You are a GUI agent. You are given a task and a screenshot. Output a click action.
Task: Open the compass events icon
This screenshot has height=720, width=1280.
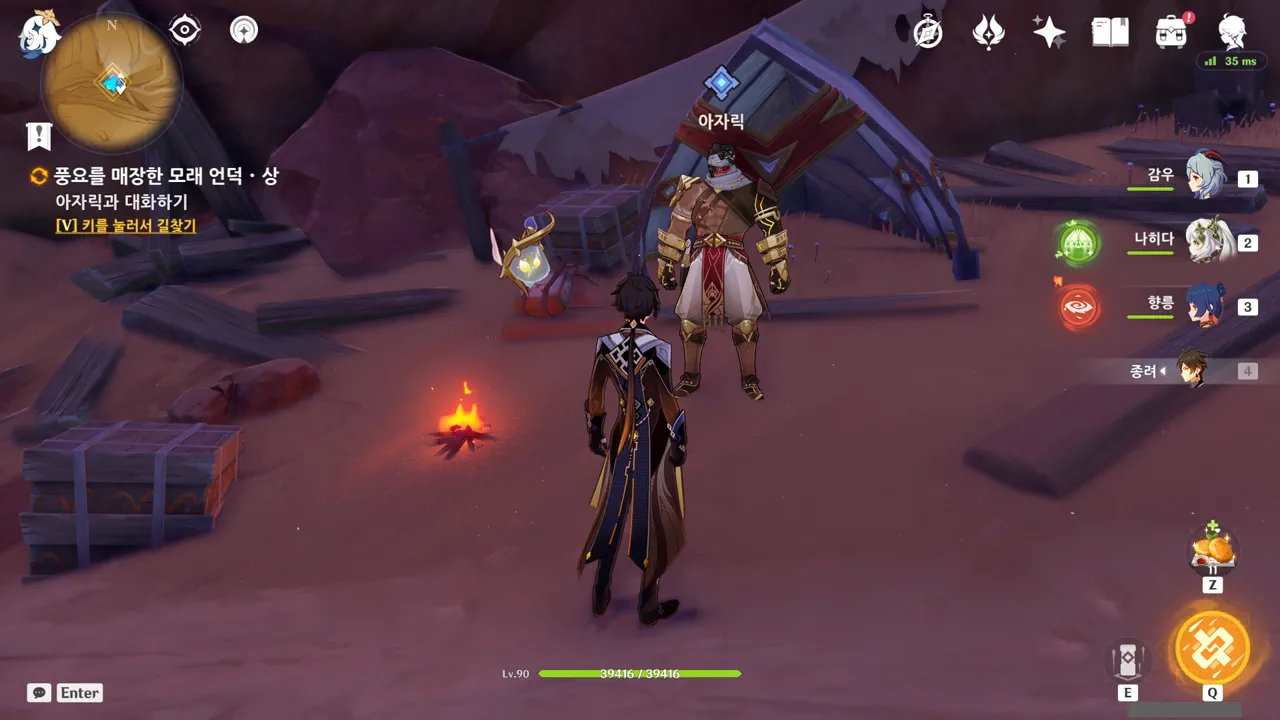coord(928,32)
